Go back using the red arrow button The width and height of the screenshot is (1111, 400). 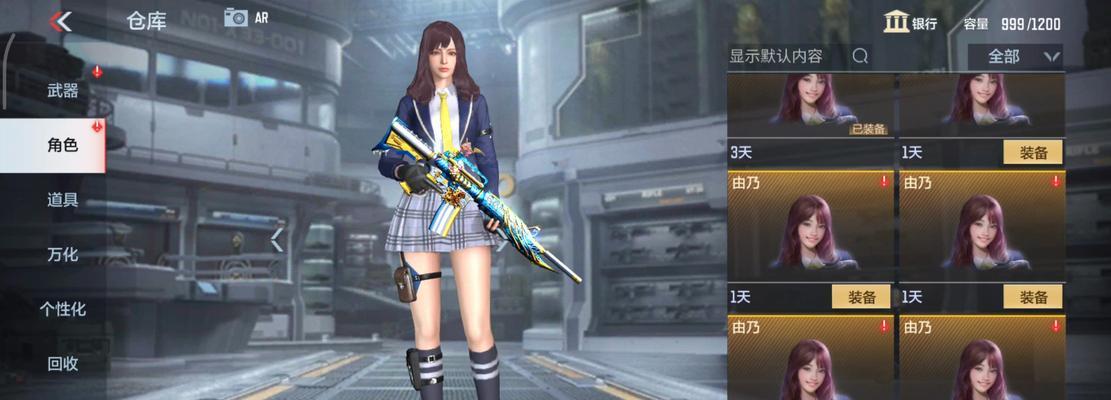pos(61,21)
